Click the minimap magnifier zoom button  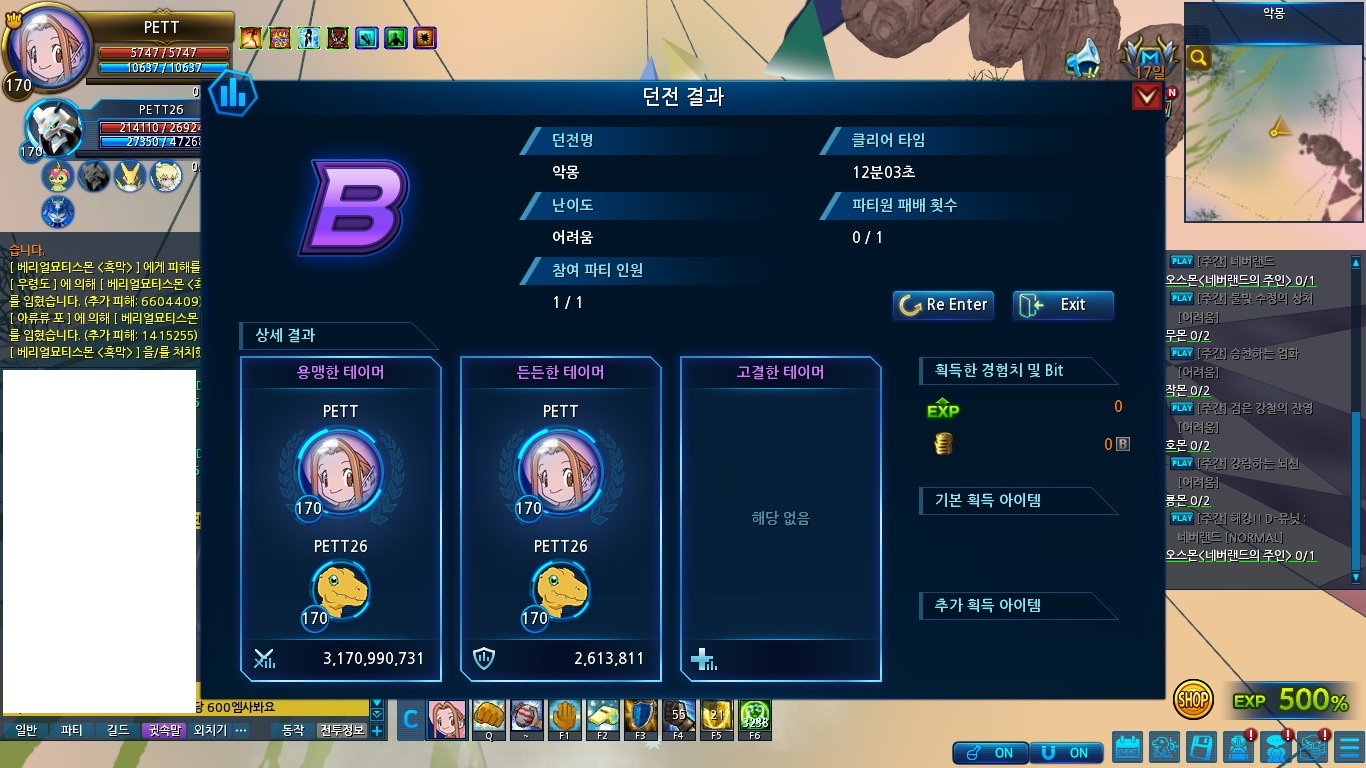[1198, 58]
